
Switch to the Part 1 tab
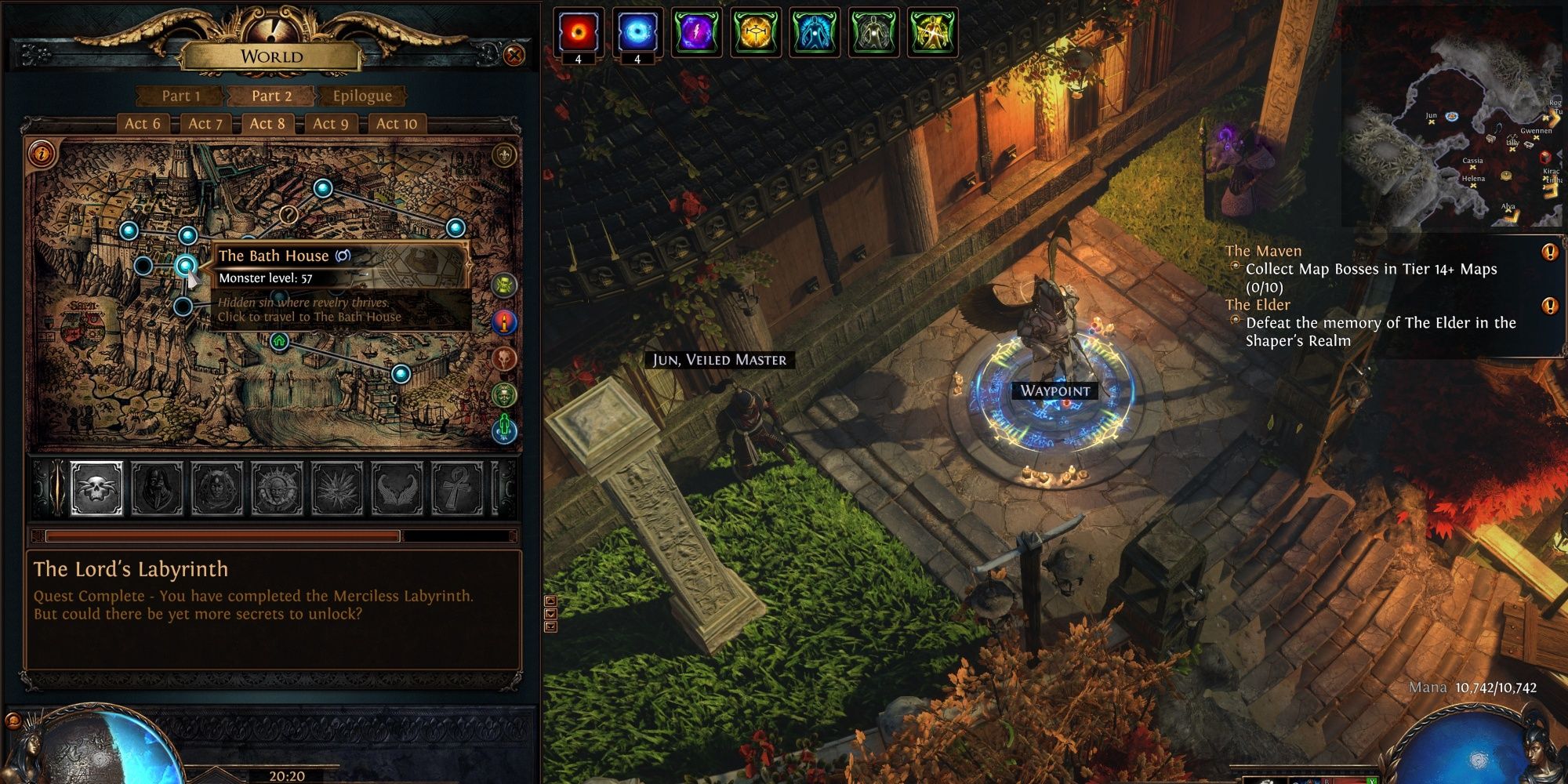click(181, 96)
